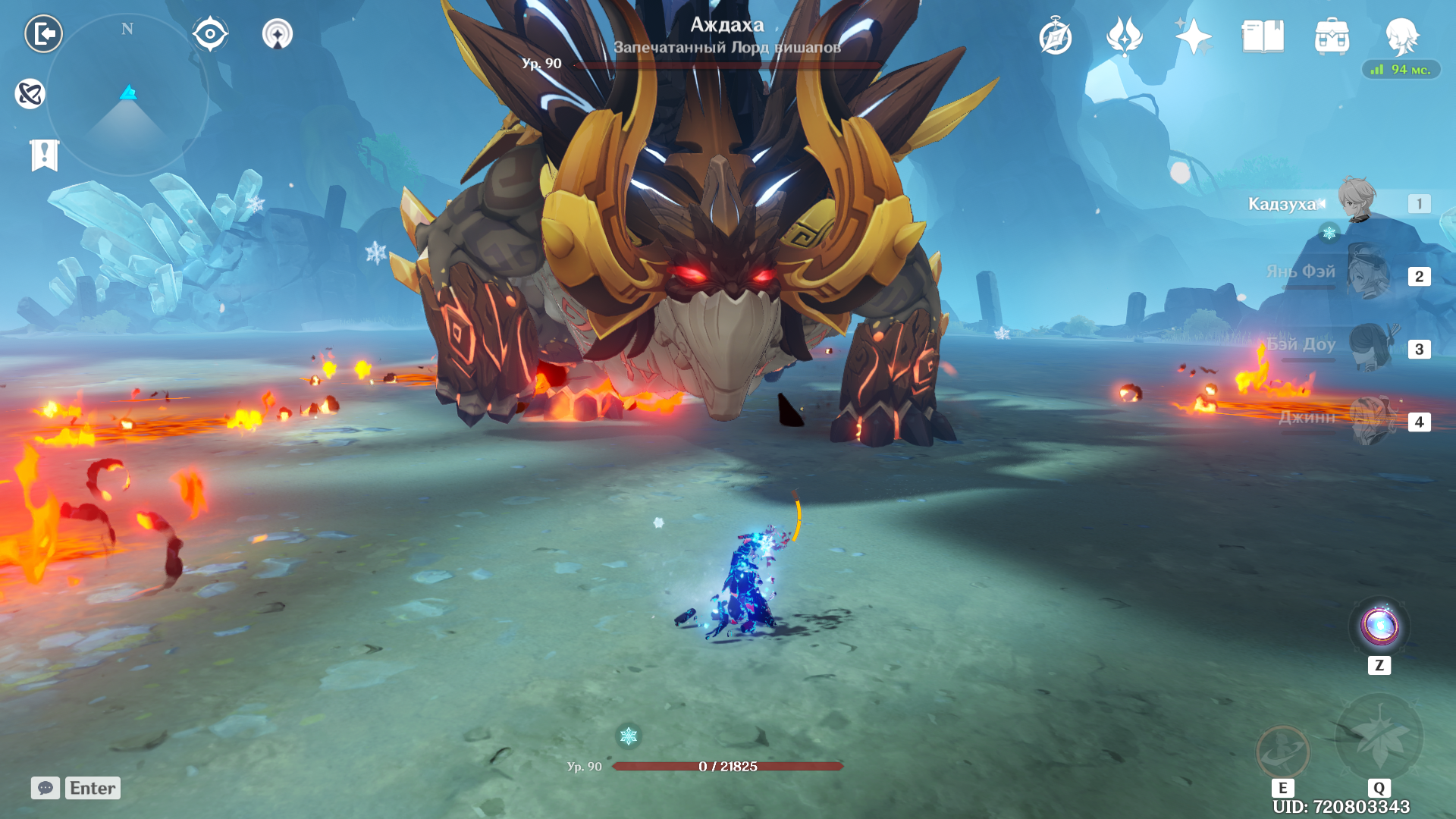Open the Paimon menu
Viewport: 1456px width, 819px height.
(1401, 36)
